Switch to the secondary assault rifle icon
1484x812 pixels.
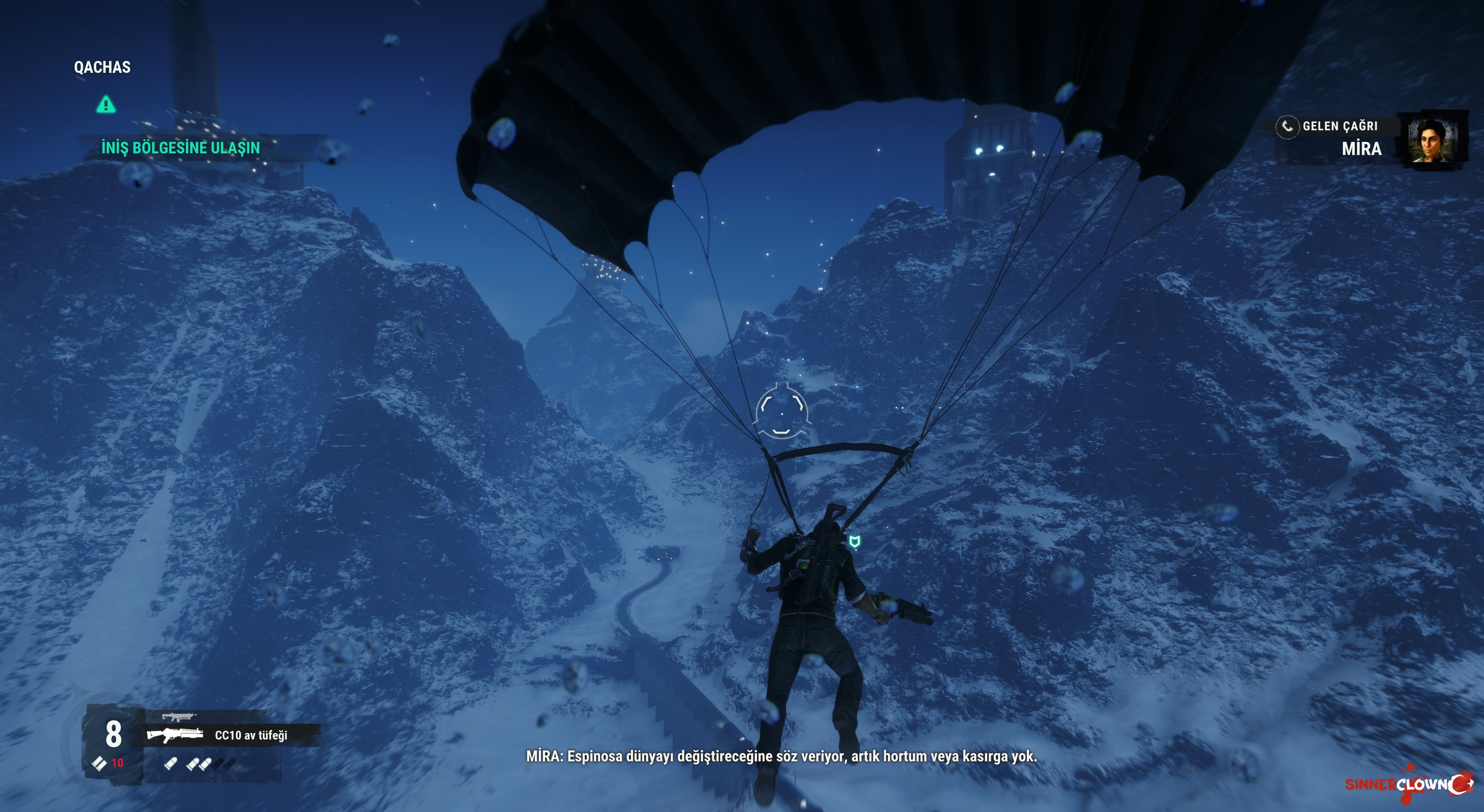pos(178,717)
